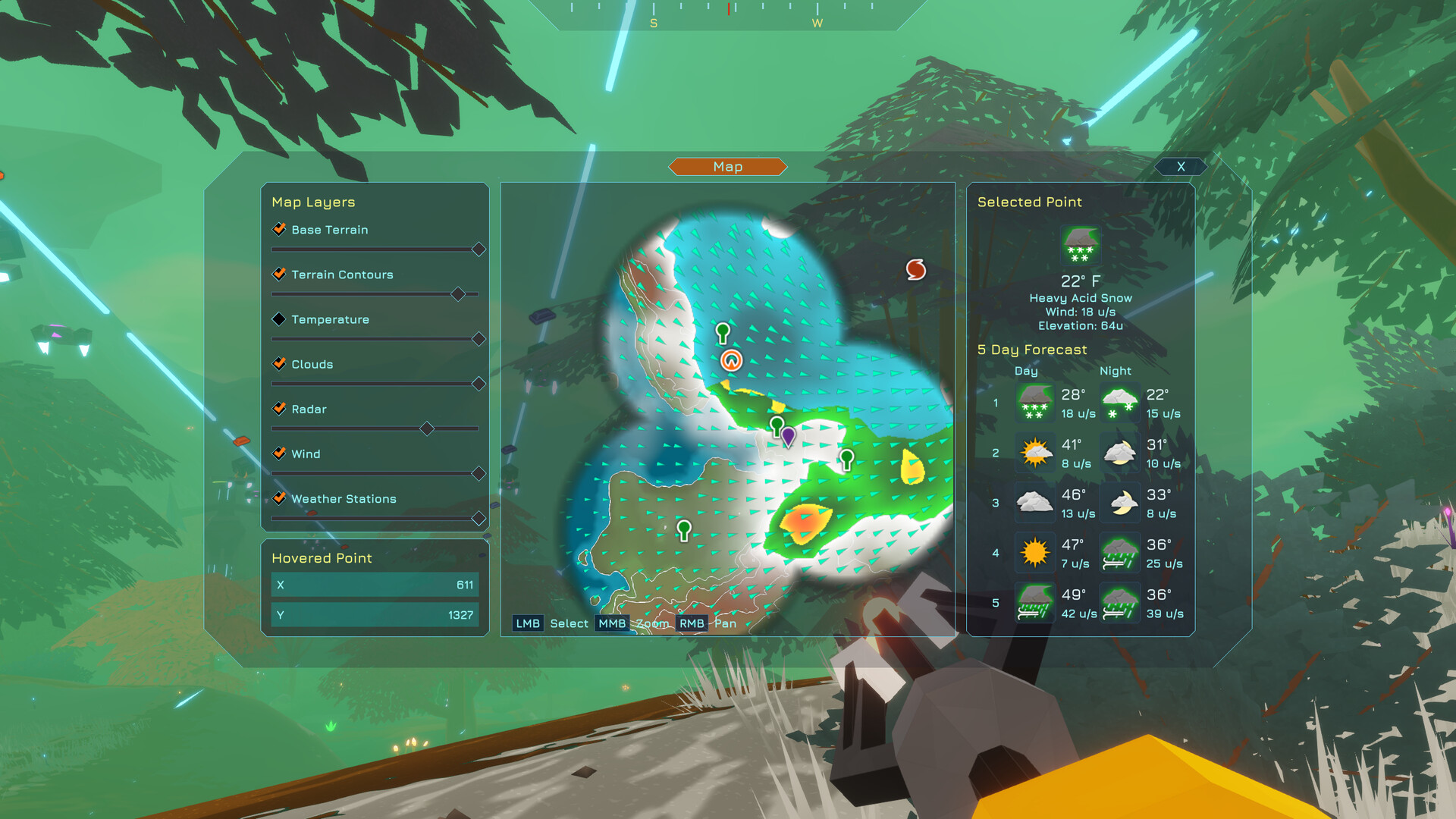Click the red storm swirl icon on map
The image size is (1456, 819).
[x=915, y=269]
